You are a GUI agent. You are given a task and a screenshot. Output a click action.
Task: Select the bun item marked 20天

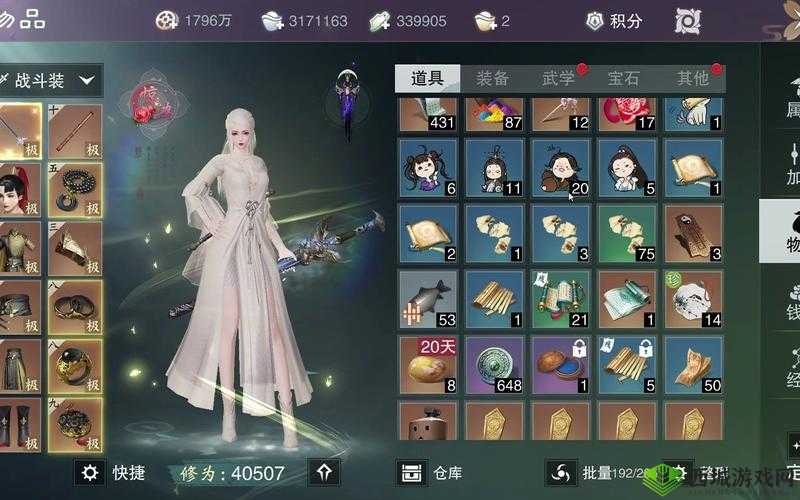428,364
